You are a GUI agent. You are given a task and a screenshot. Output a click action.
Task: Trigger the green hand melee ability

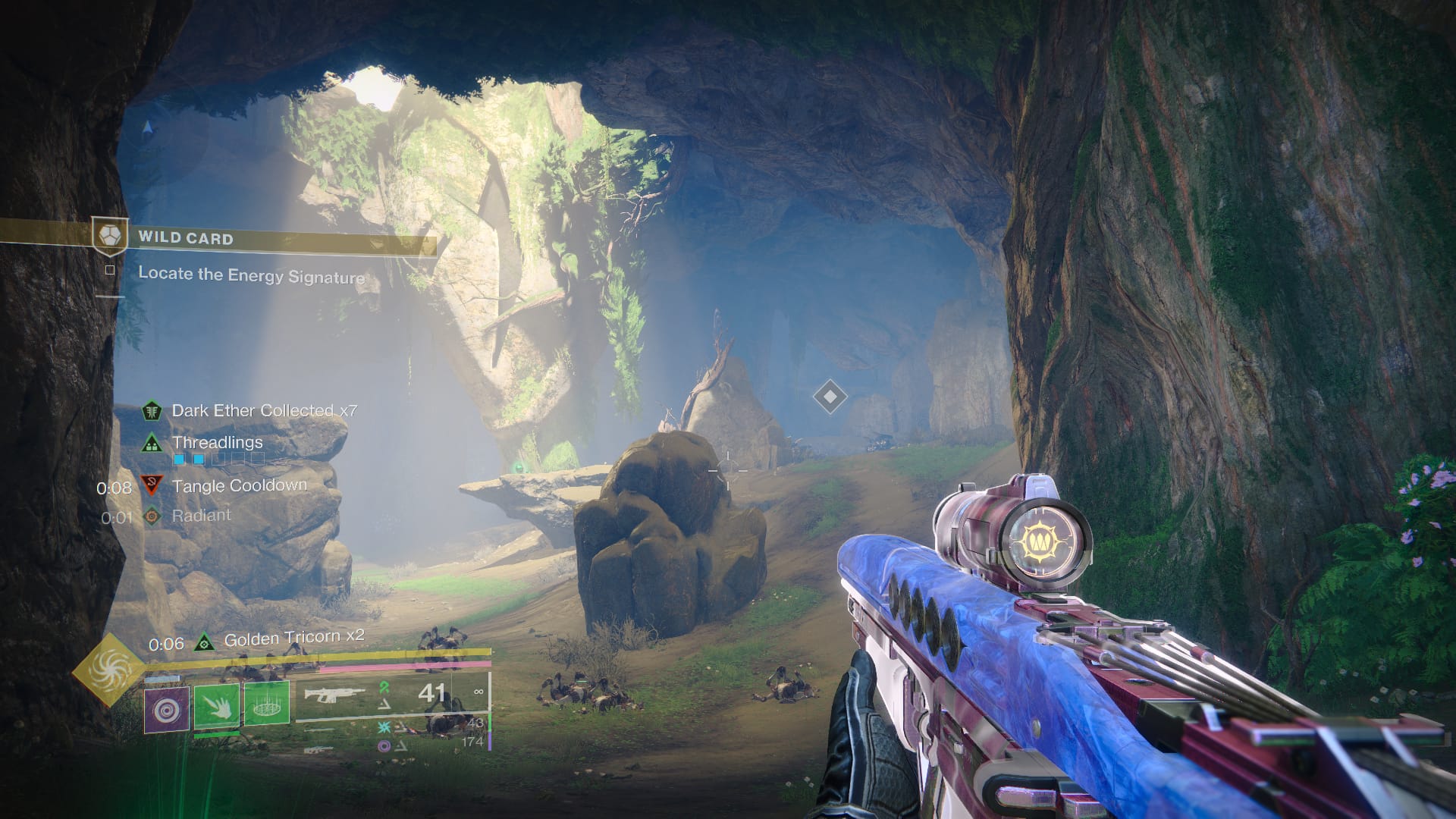coord(217,705)
